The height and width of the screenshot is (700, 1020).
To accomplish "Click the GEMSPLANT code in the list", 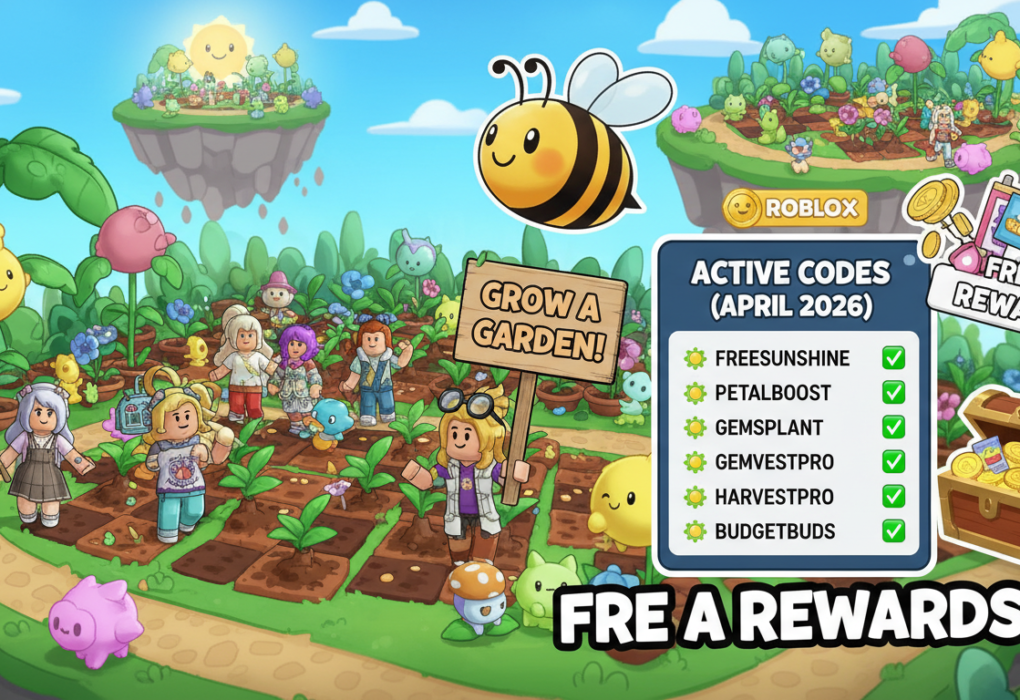I will 769,428.
